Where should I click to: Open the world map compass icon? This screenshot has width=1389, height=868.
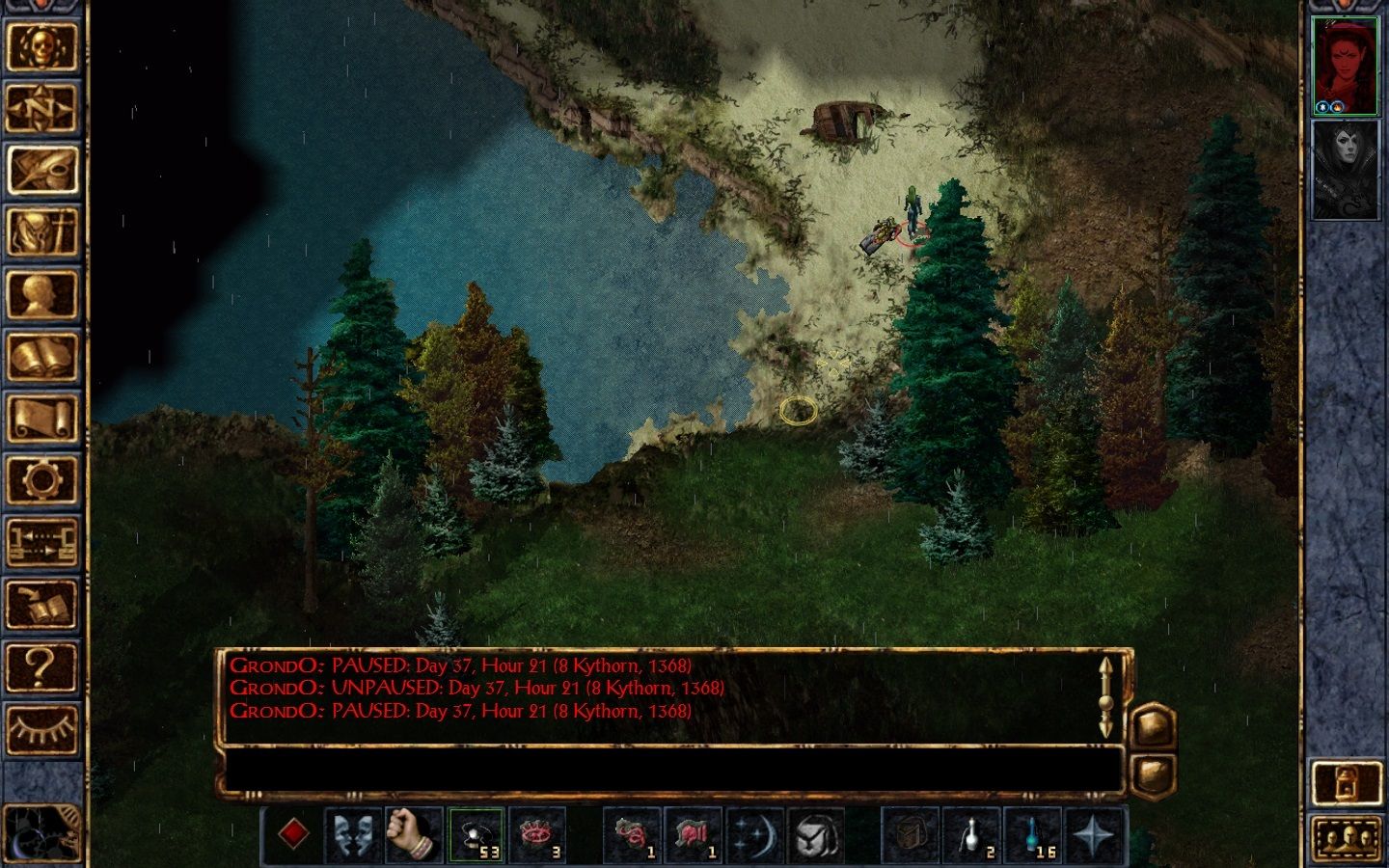(x=43, y=106)
